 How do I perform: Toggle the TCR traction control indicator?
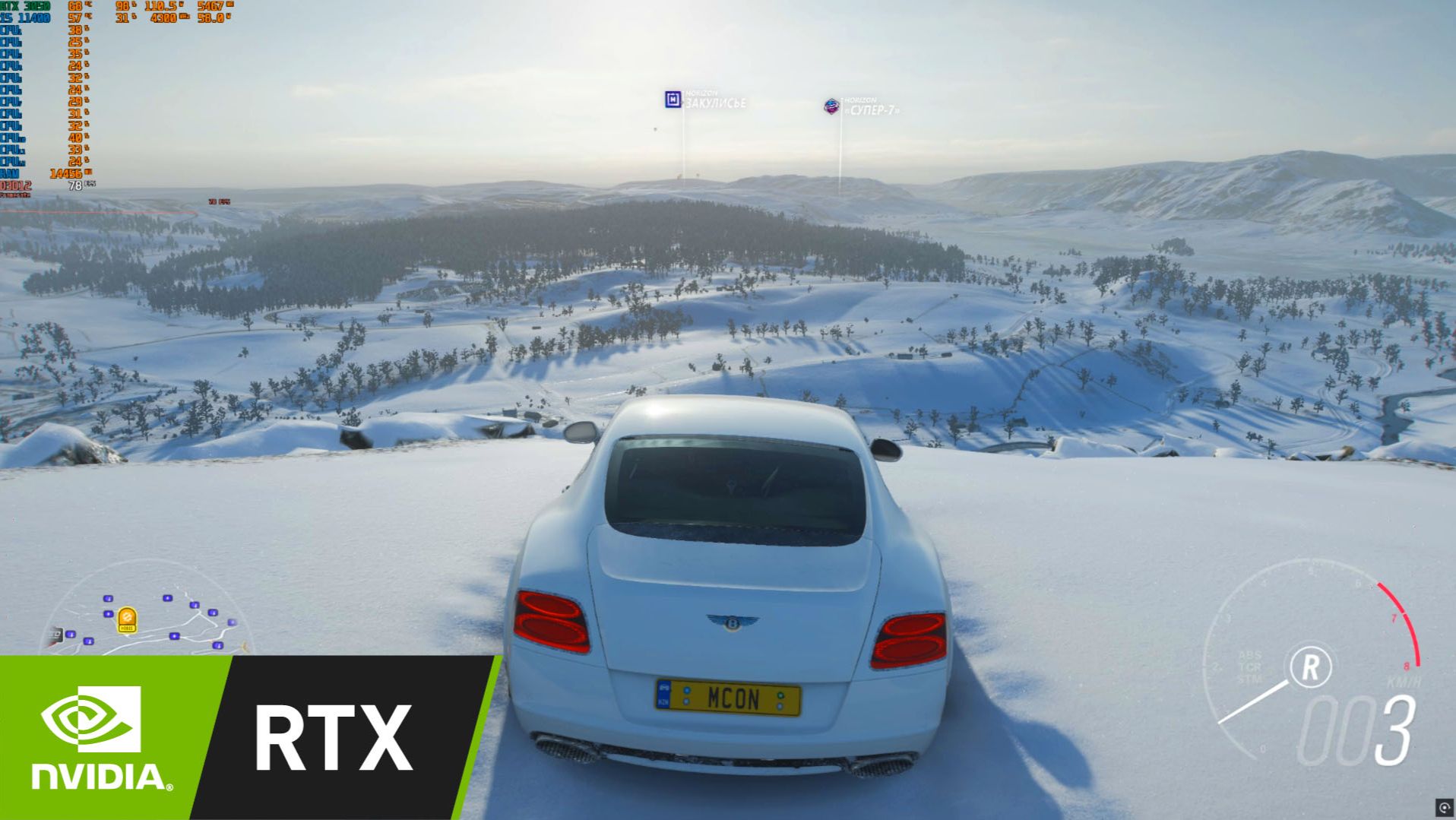click(x=1249, y=667)
